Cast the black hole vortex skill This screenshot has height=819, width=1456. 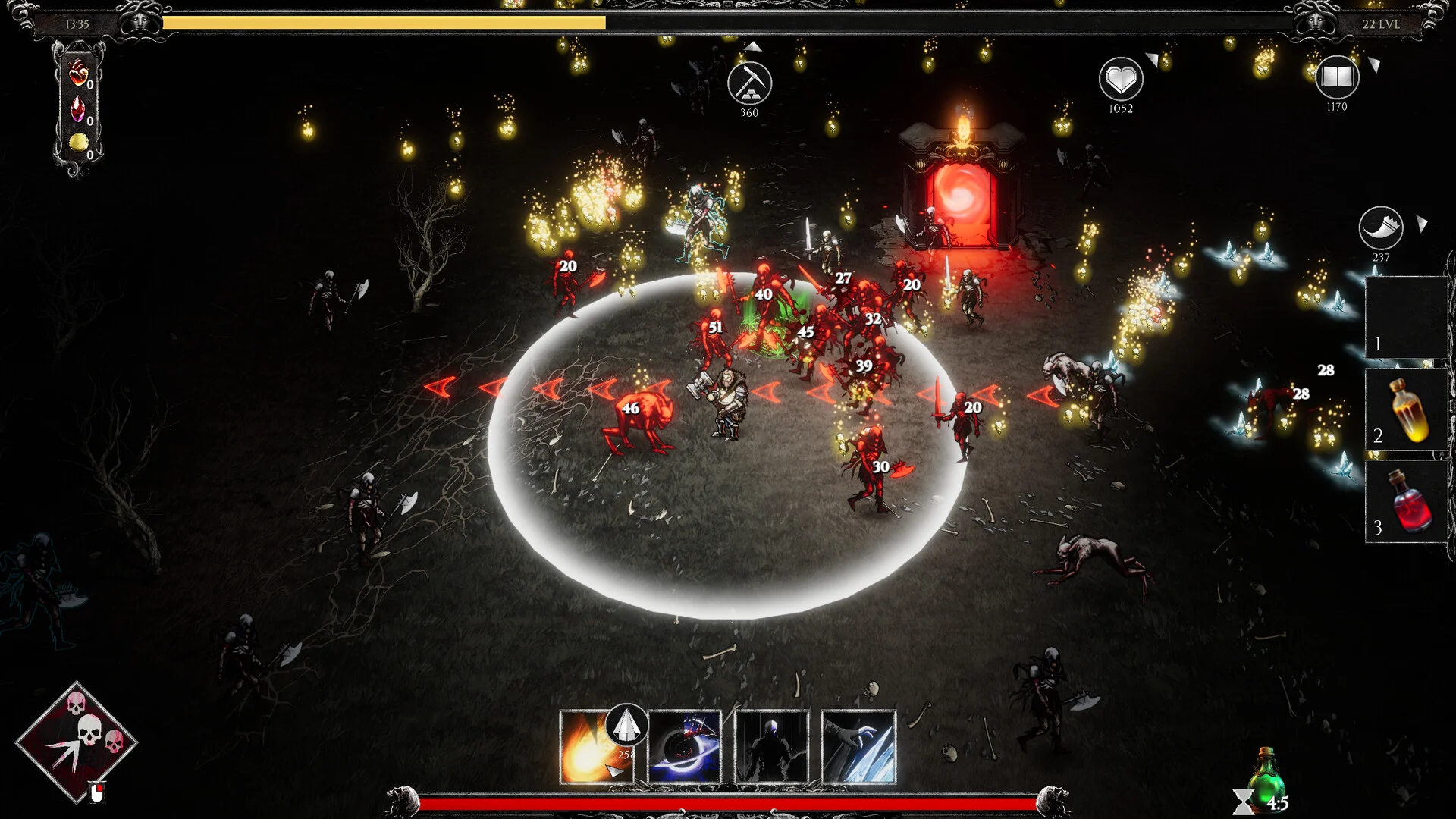[x=684, y=747]
